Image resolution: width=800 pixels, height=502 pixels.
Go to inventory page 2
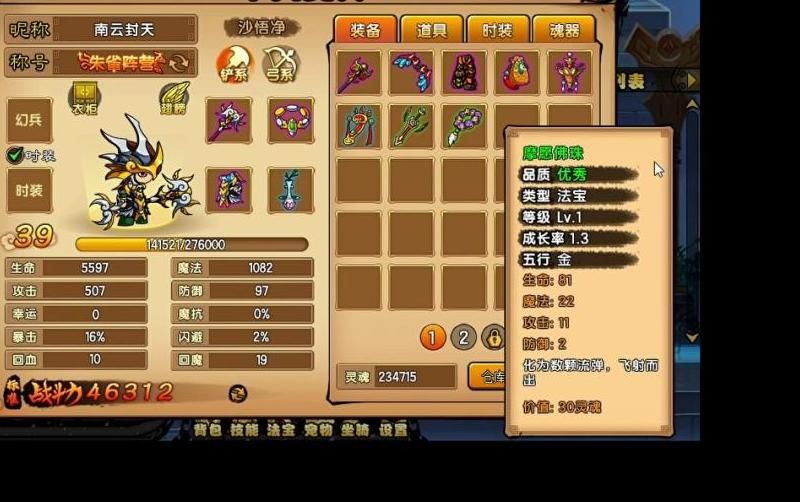point(463,337)
